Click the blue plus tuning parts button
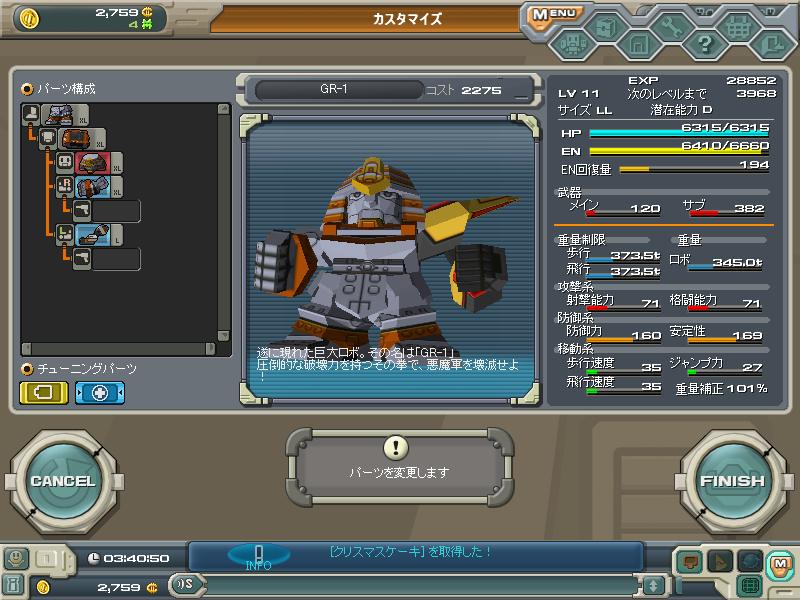 pyautogui.click(x=100, y=393)
